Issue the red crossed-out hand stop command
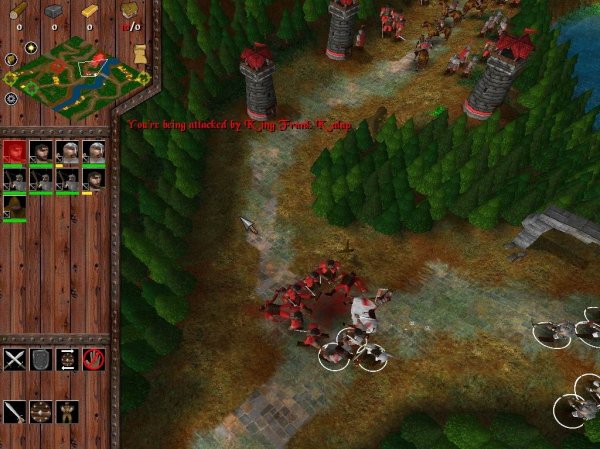Viewport: 600px width, 449px height. (95, 359)
